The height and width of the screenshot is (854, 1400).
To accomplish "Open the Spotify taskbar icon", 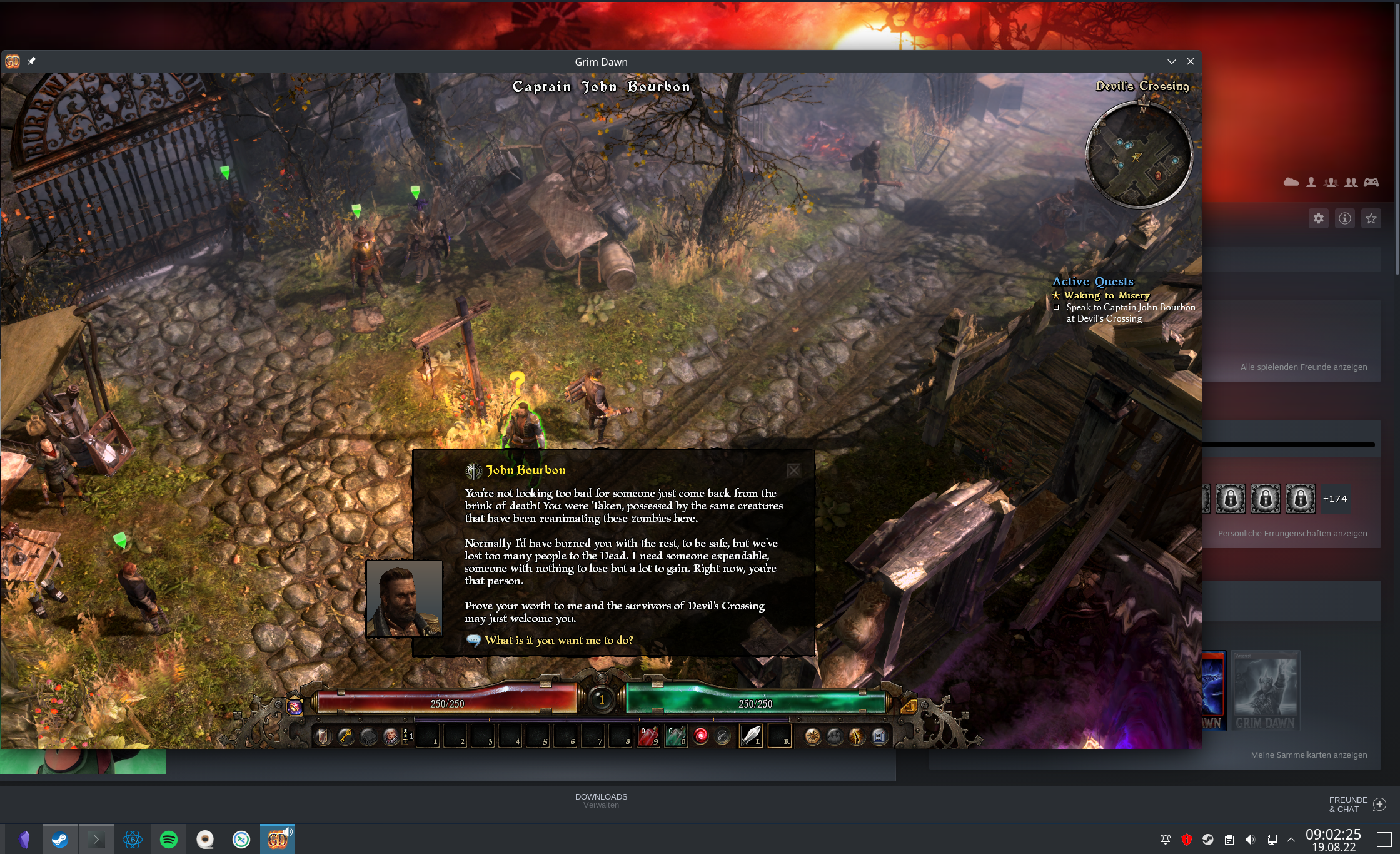I will 169,839.
